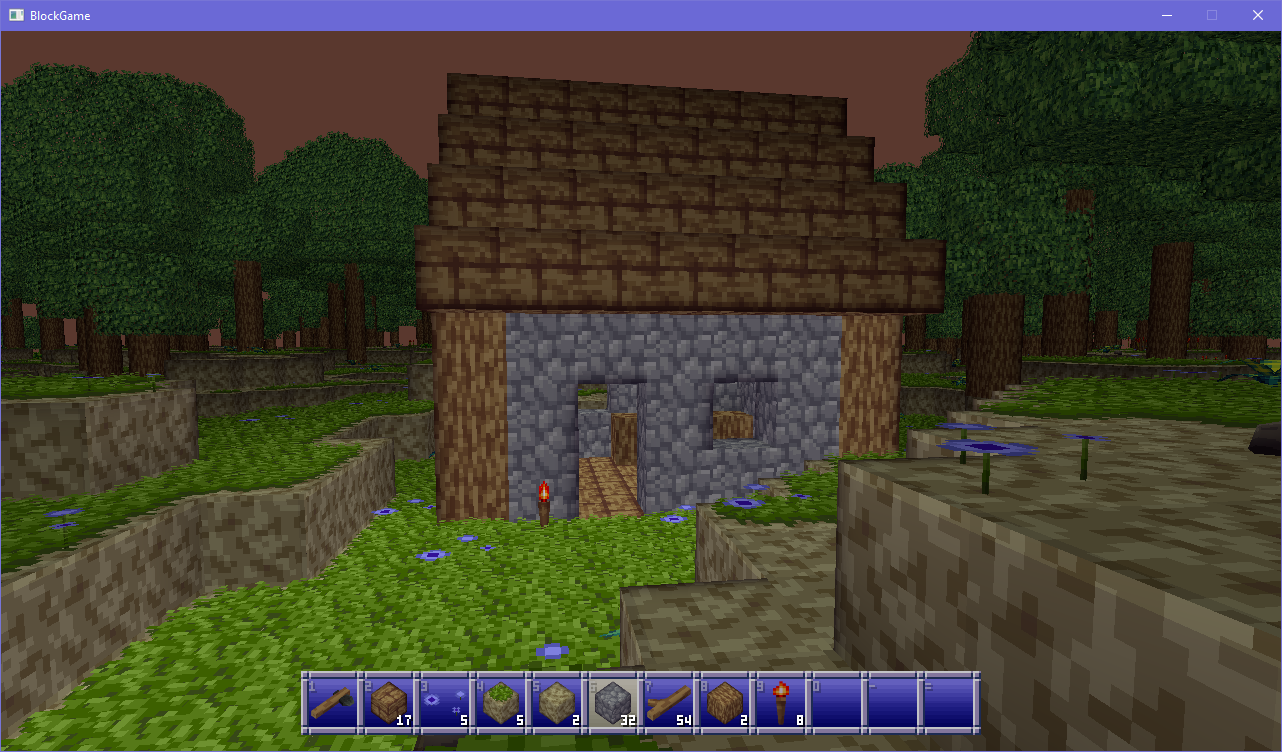The image size is (1282, 752).
Task: Select the stone axe in slot 1
Action: [x=332, y=703]
